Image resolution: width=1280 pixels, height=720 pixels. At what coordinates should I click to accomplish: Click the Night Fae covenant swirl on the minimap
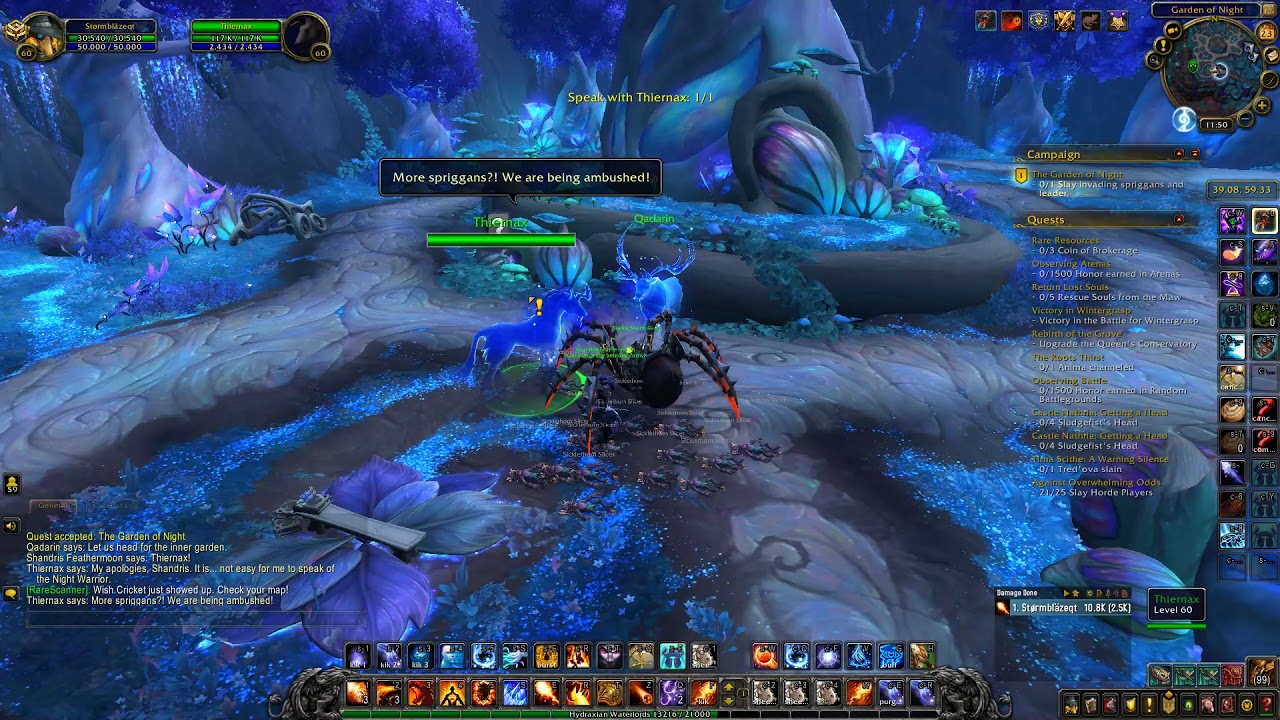(1183, 120)
